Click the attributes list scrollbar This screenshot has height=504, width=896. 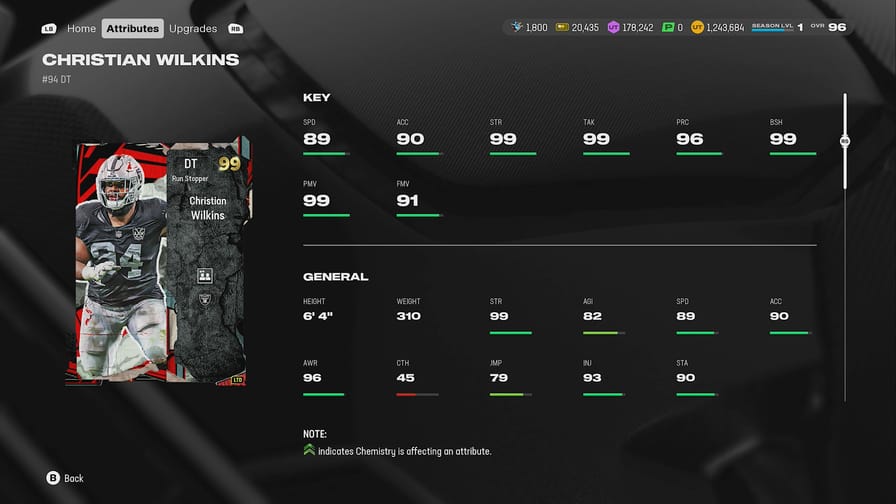coord(845,142)
